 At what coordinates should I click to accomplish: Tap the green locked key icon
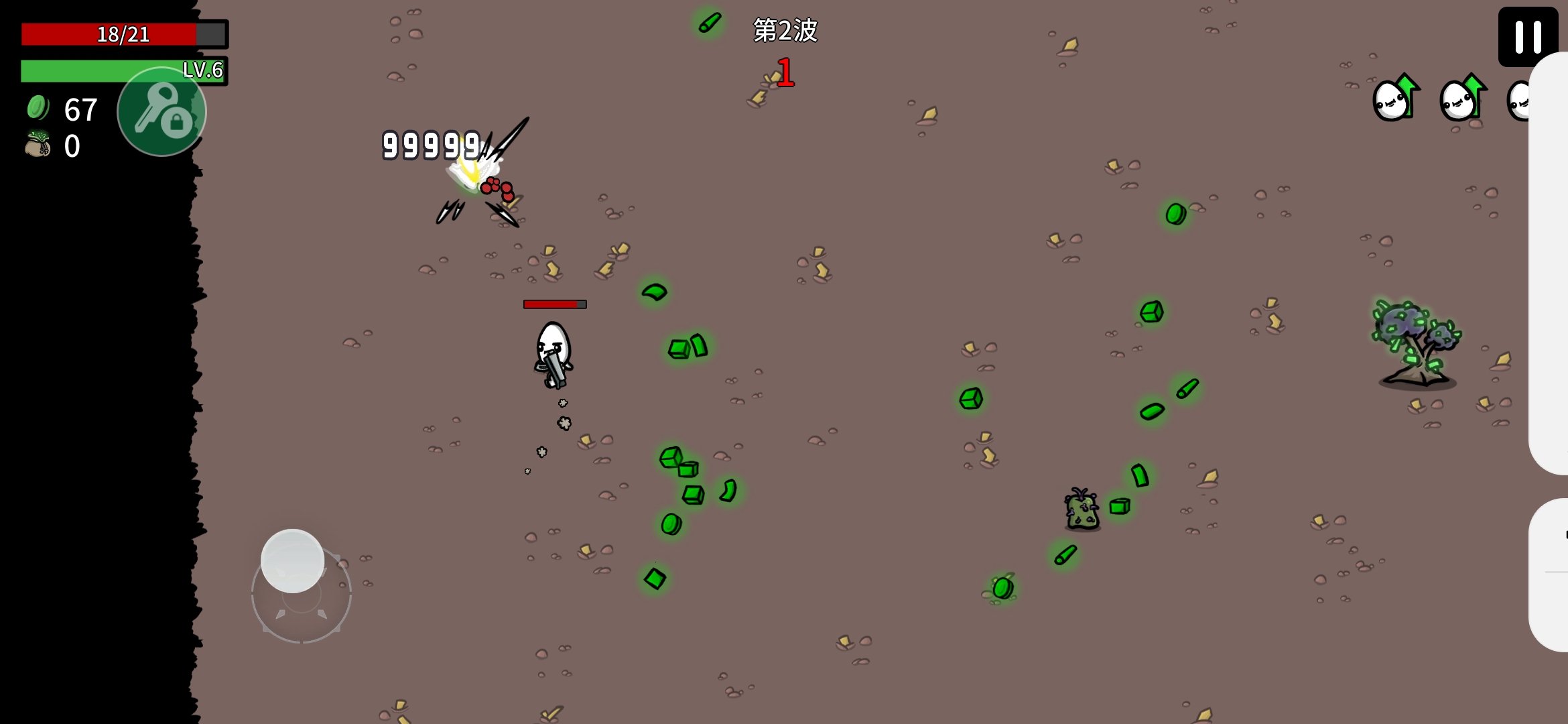(x=161, y=113)
